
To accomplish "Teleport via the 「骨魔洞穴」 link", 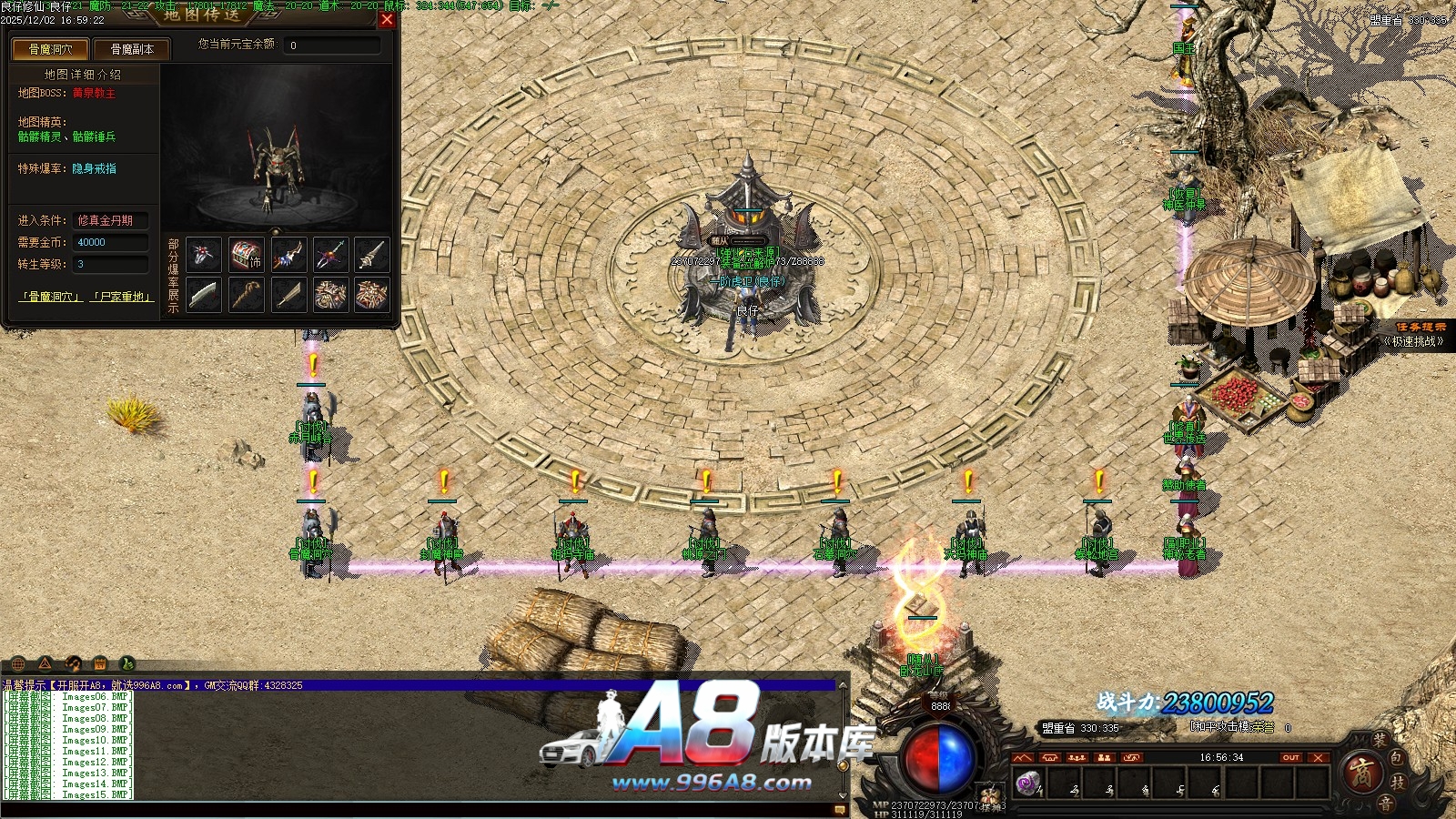I will (x=51, y=297).
